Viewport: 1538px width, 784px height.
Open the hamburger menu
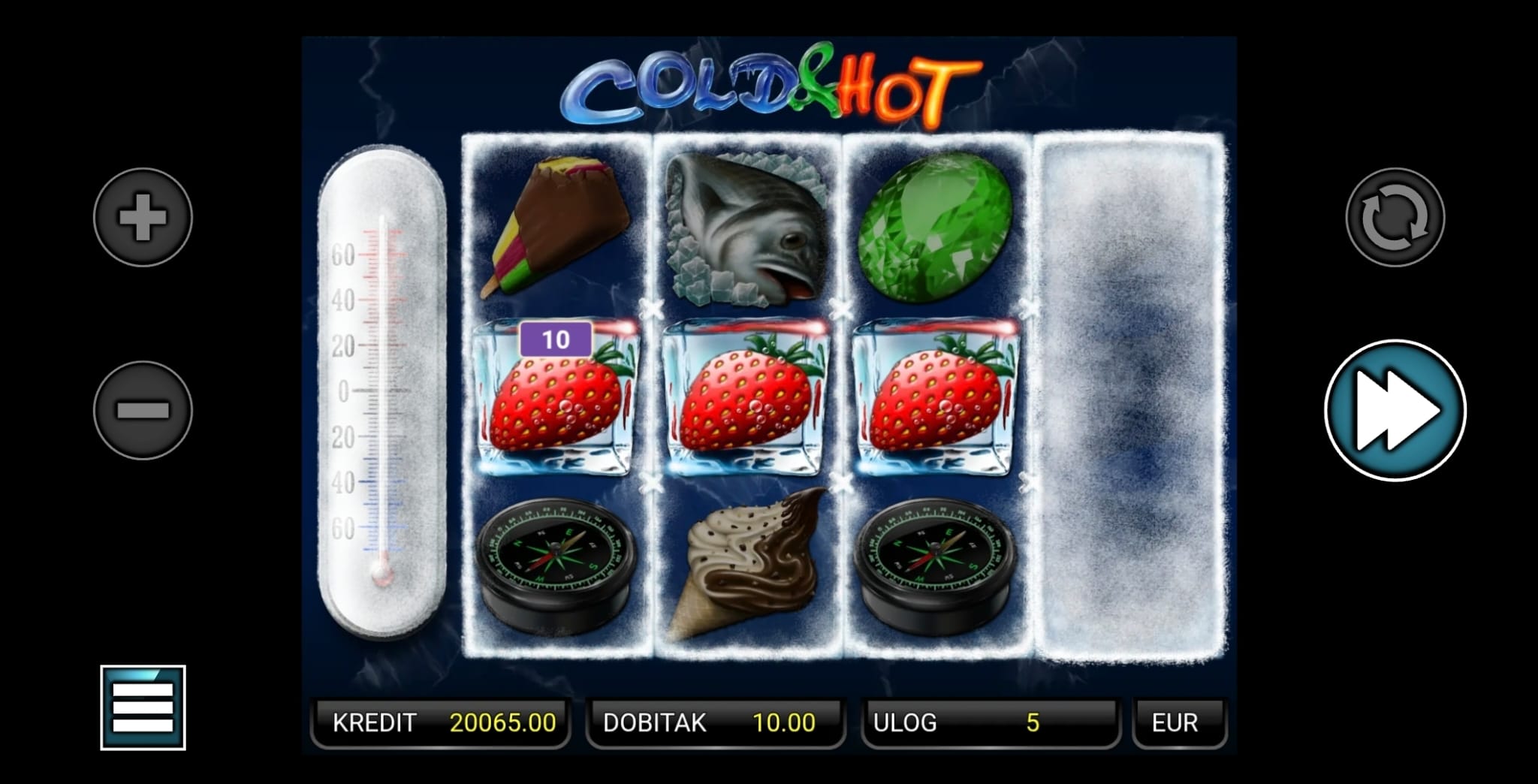(143, 707)
